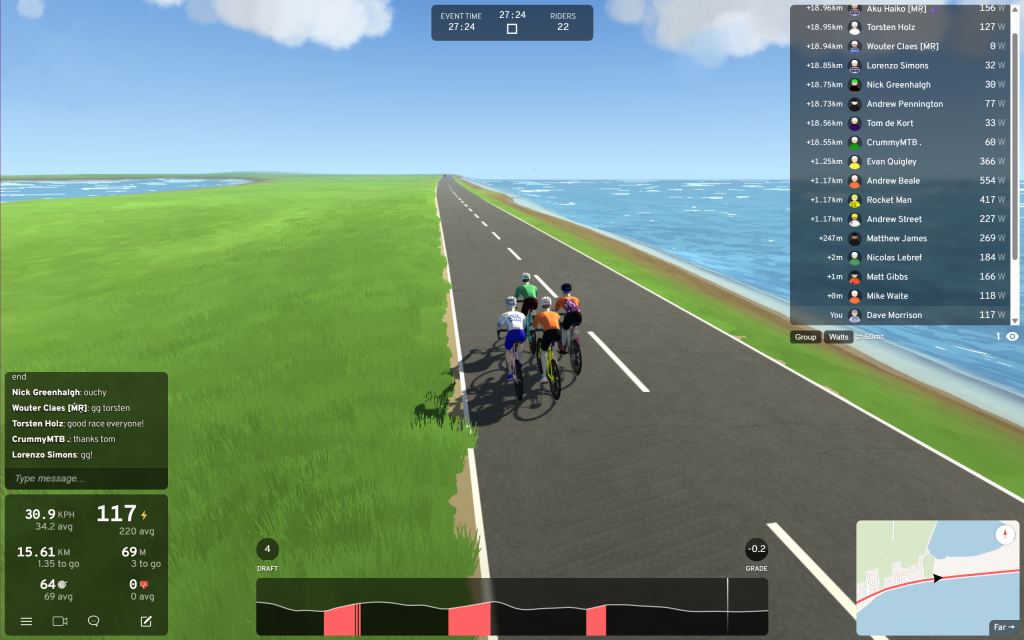Change minimap zoom with Far button
Screen dimensions: 1024x640
point(1003,627)
